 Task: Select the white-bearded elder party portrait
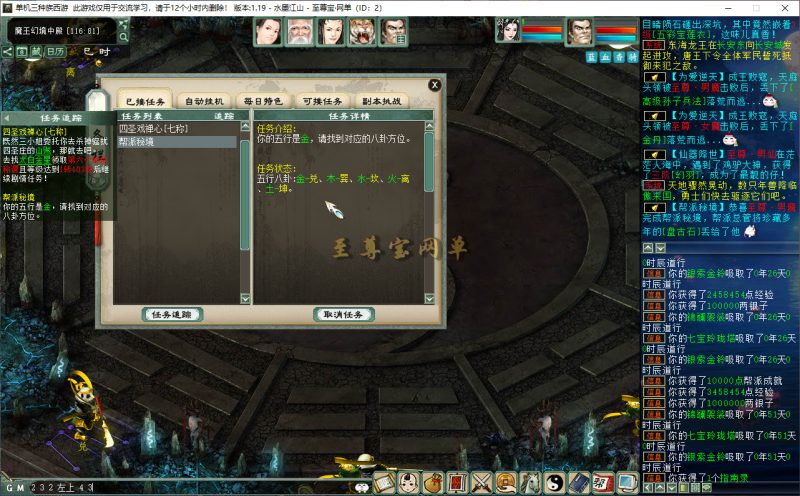298,32
